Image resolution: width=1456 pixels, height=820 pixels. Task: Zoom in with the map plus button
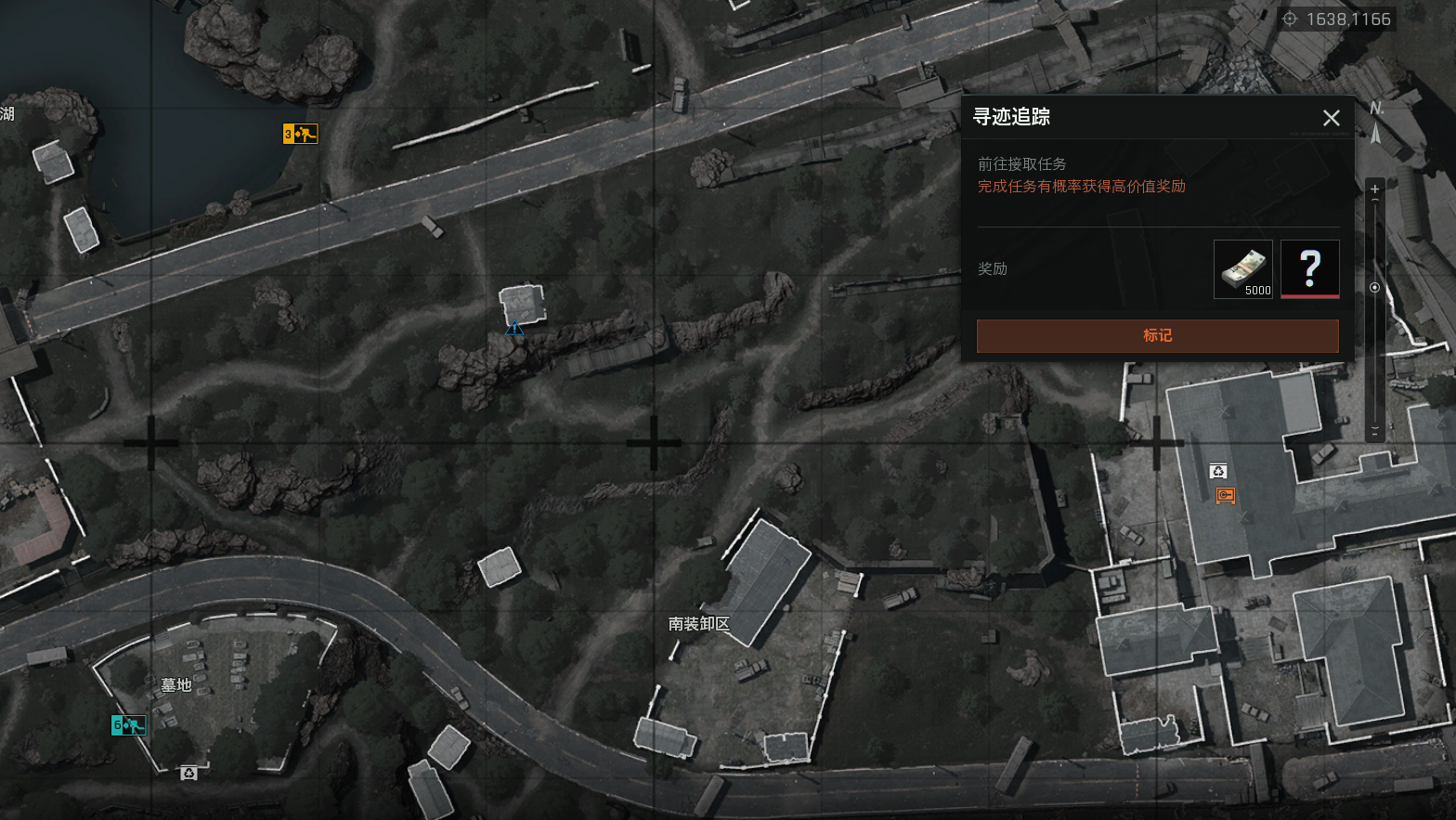click(1375, 189)
